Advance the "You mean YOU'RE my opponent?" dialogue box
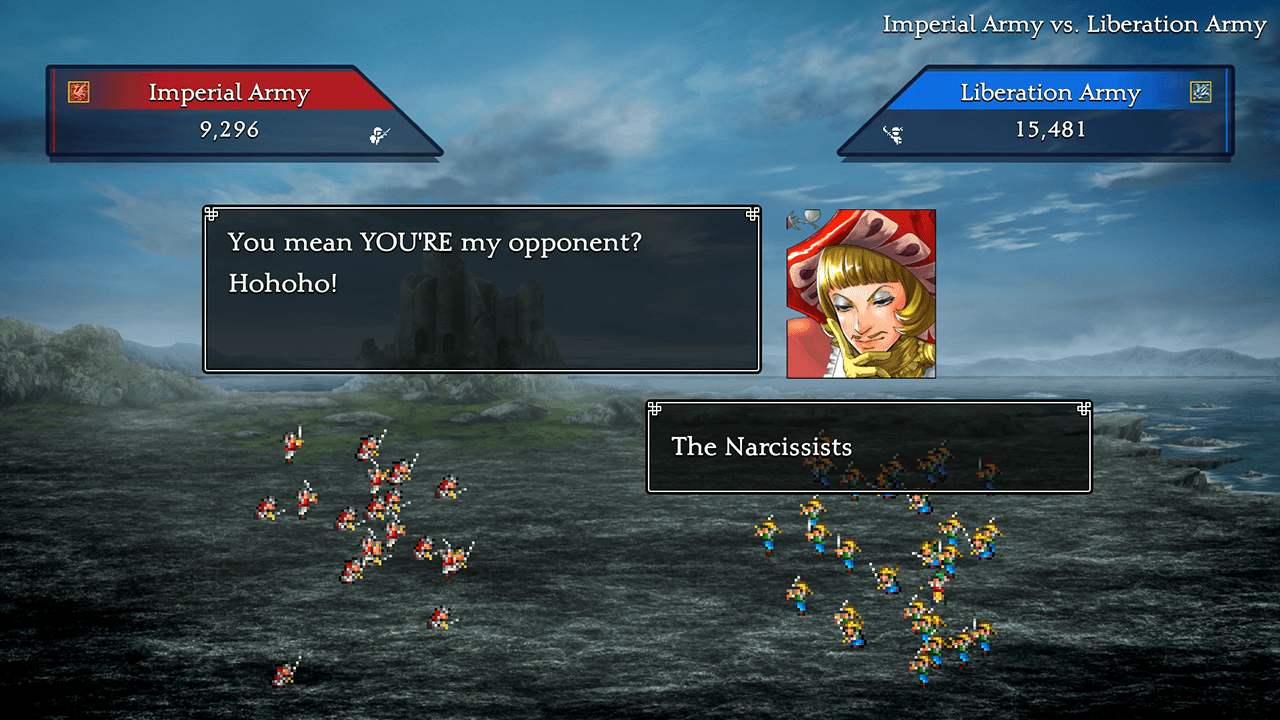Viewport: 1280px width, 720px height. 481,289
